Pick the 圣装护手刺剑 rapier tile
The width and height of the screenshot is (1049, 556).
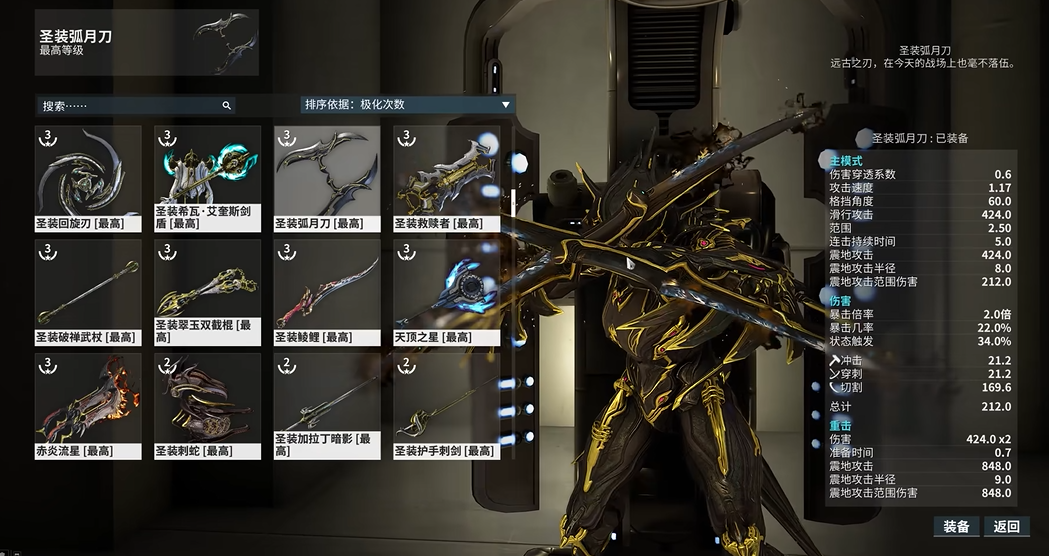[446, 405]
